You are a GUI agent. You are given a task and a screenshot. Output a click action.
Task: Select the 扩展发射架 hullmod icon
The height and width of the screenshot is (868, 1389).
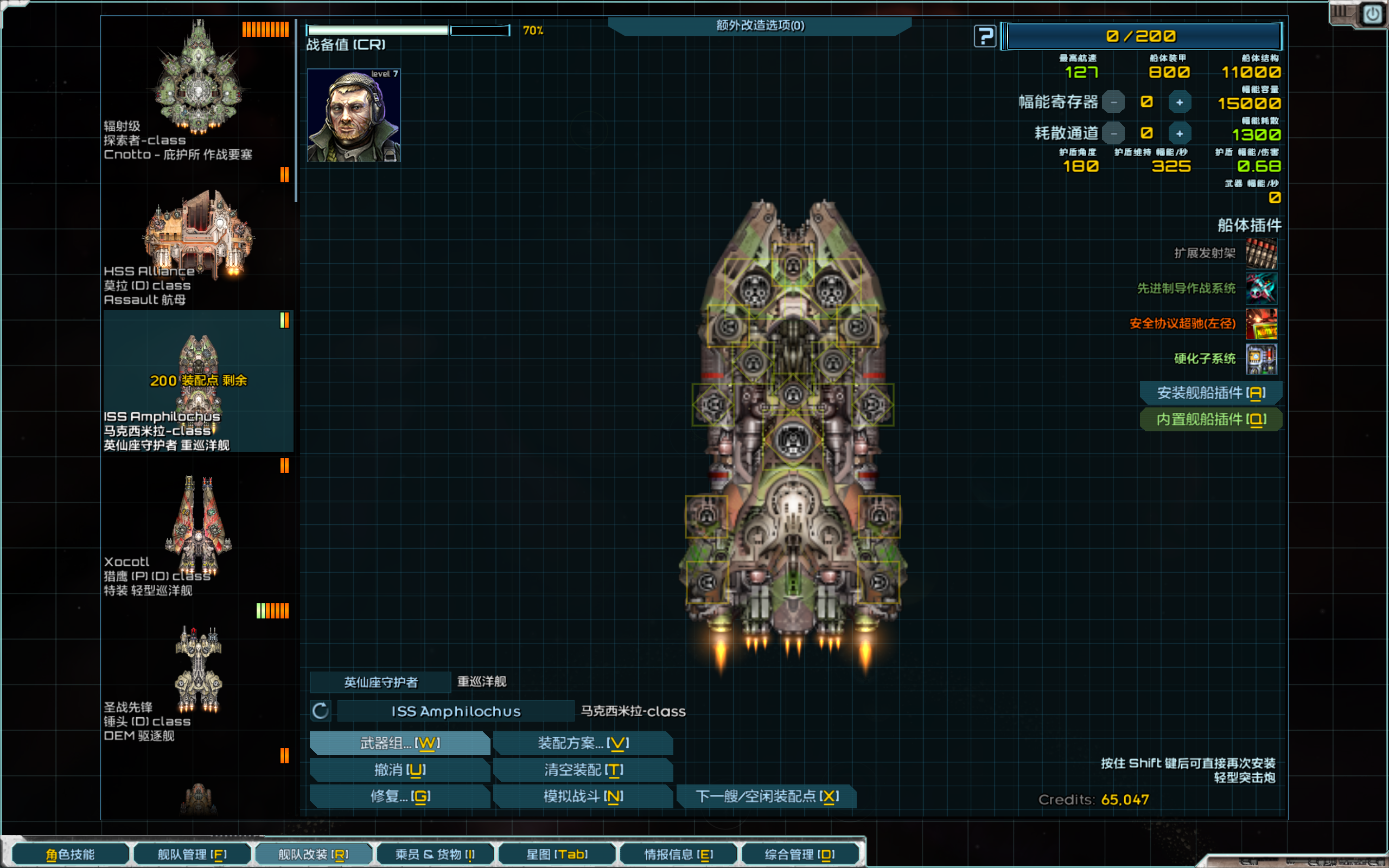pyautogui.click(x=1261, y=253)
